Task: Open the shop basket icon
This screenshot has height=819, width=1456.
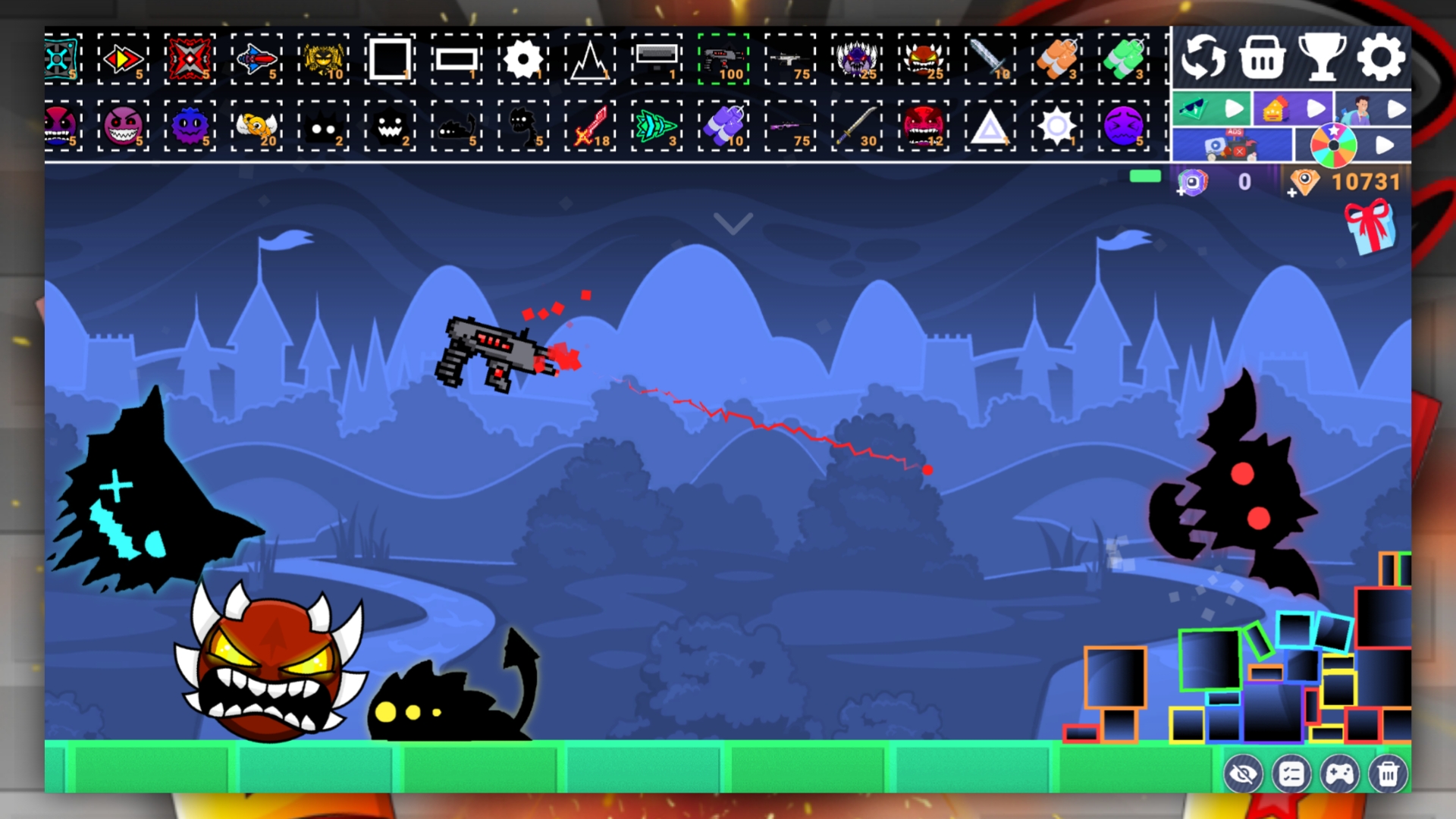Action: (1262, 56)
